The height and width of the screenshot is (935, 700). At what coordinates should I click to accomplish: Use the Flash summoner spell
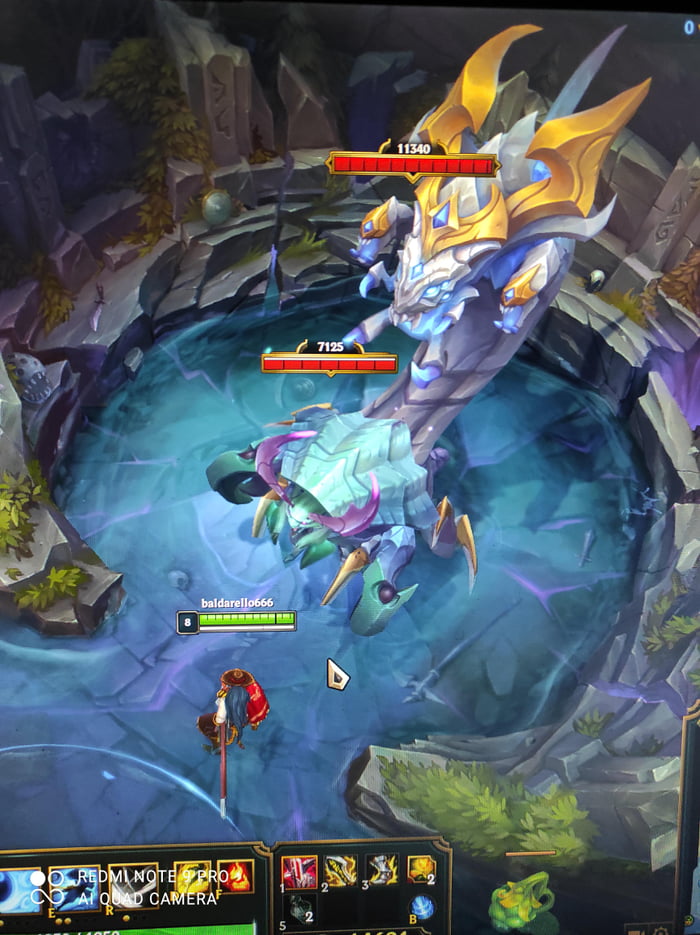(x=192, y=877)
